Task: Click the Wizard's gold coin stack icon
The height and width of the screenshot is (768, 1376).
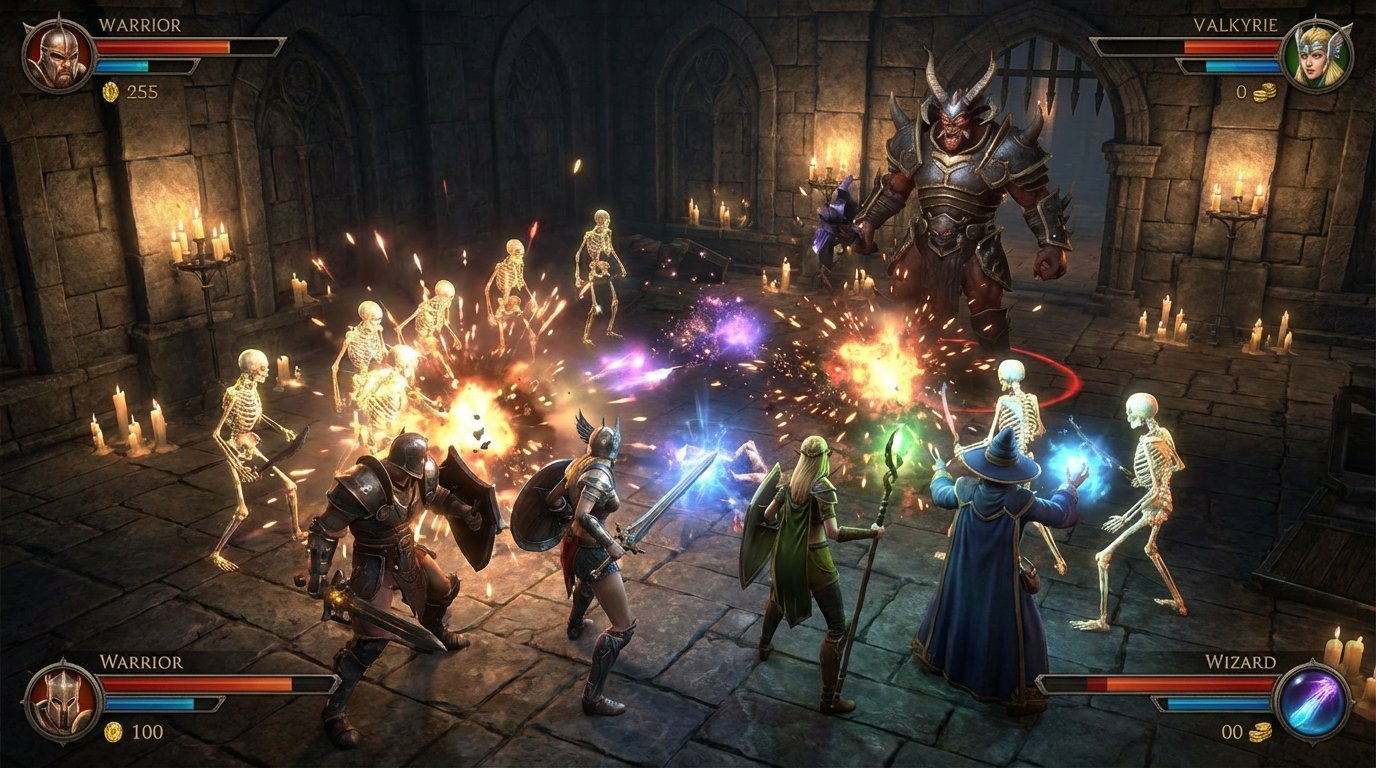Action: click(x=1258, y=732)
